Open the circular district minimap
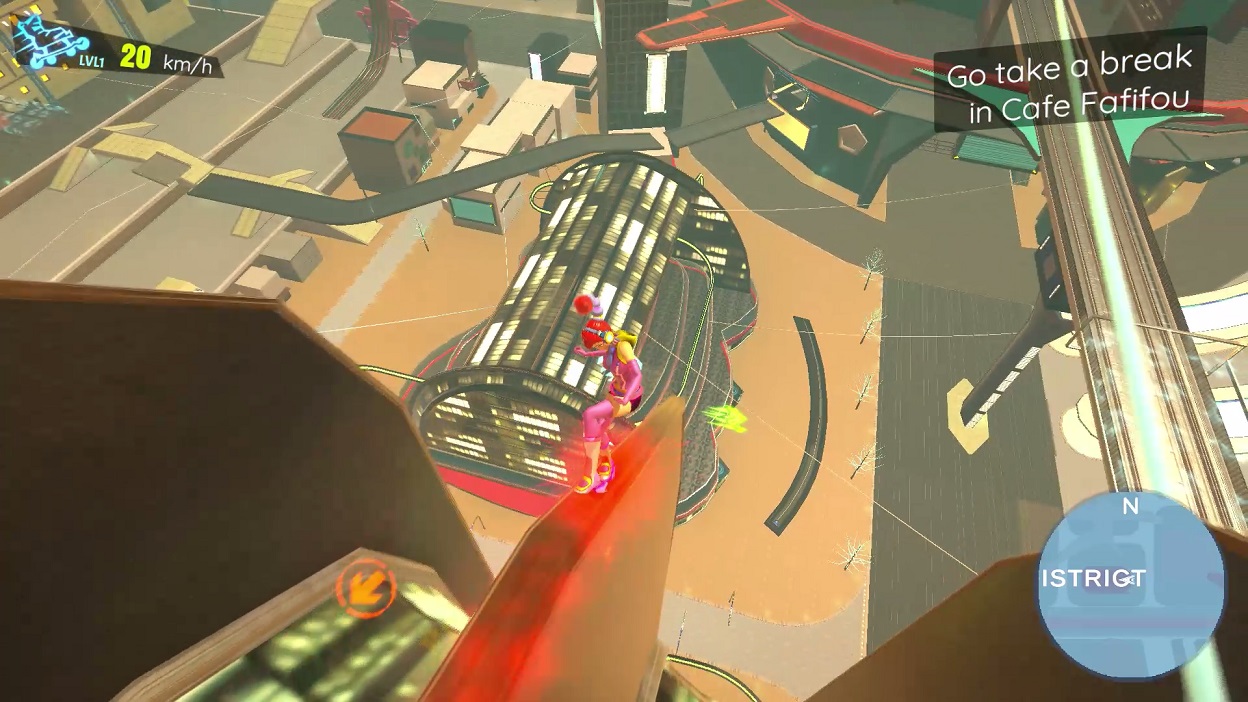Viewport: 1248px width, 702px height. coord(1130,584)
